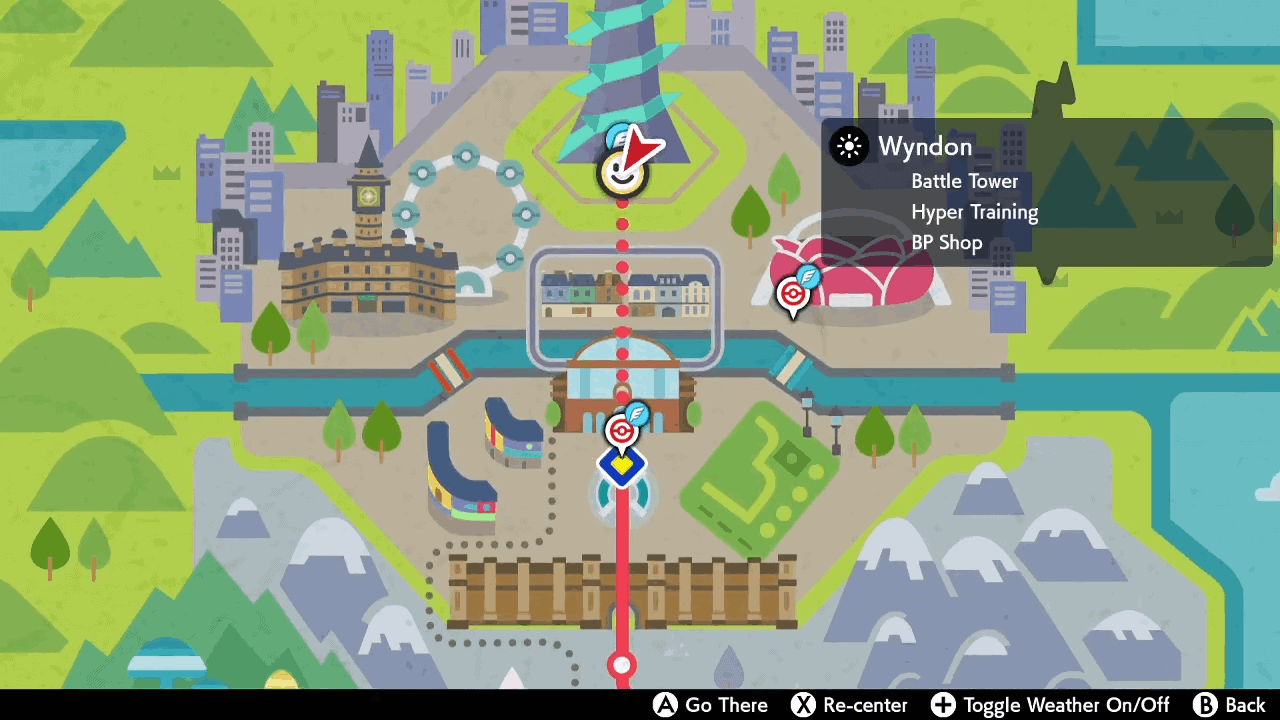Screen dimensions: 1280x720
Task: Click Go There to travel to the marker
Action: 726,705
